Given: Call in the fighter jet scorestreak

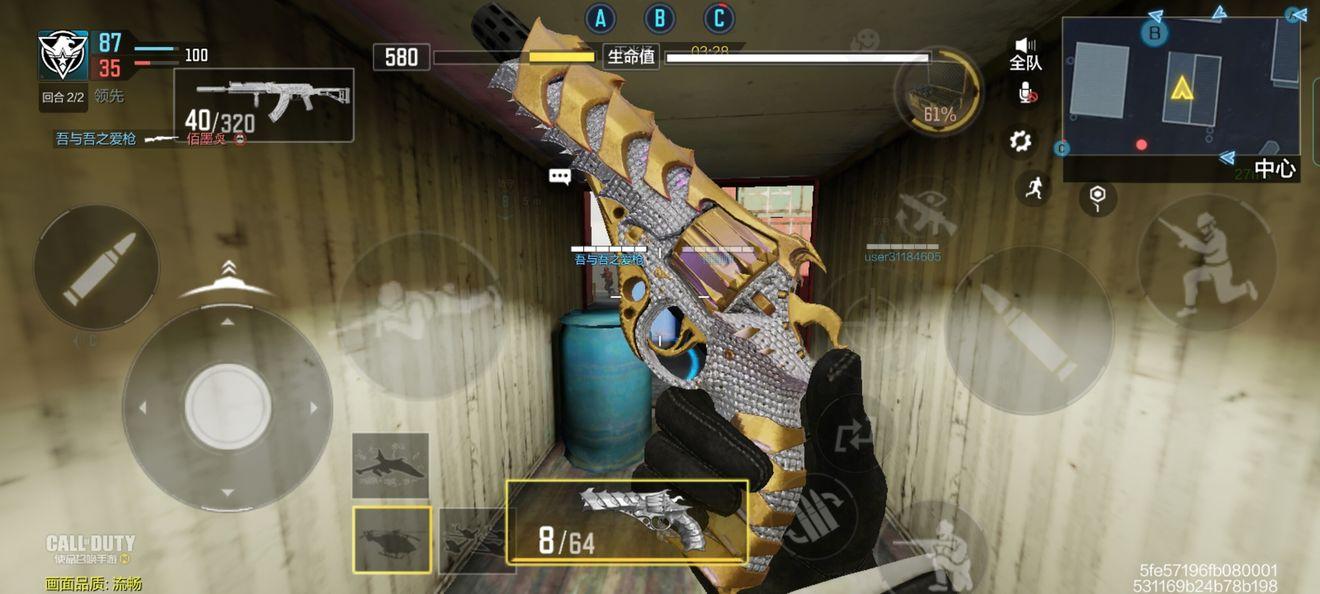Looking at the screenshot, I should 390,465.
